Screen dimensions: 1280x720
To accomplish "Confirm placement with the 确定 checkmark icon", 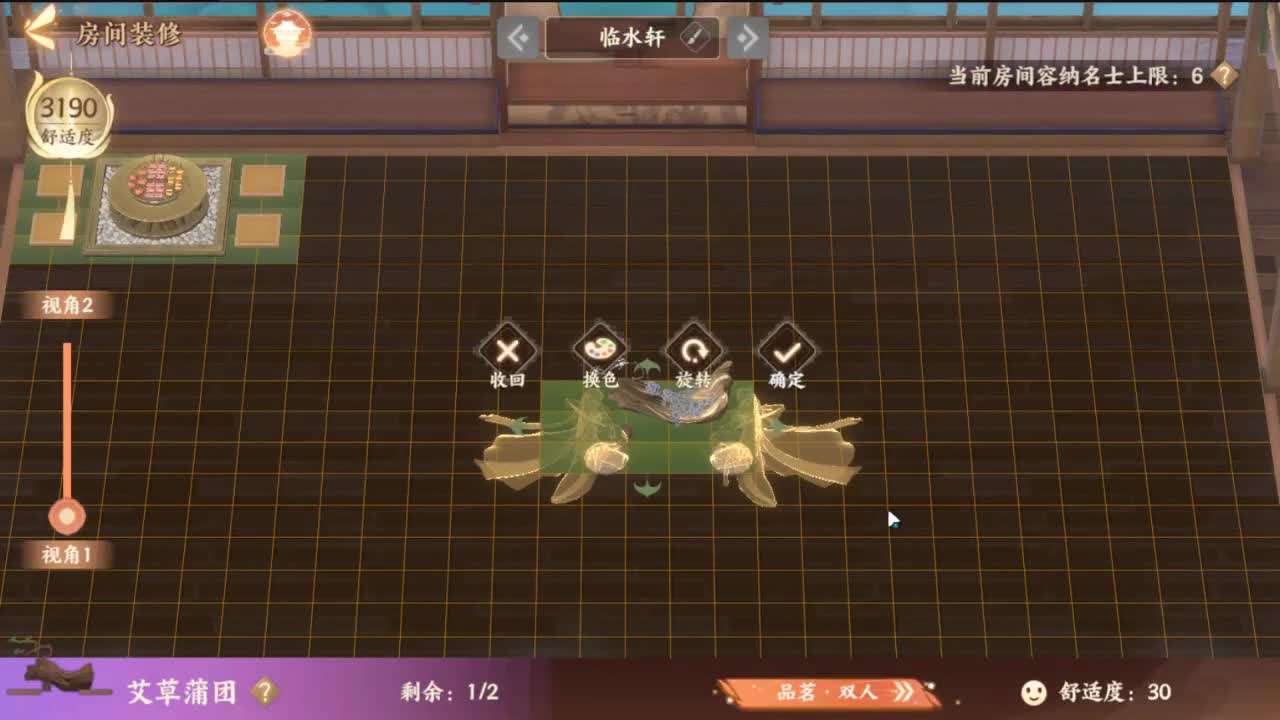I will click(789, 350).
